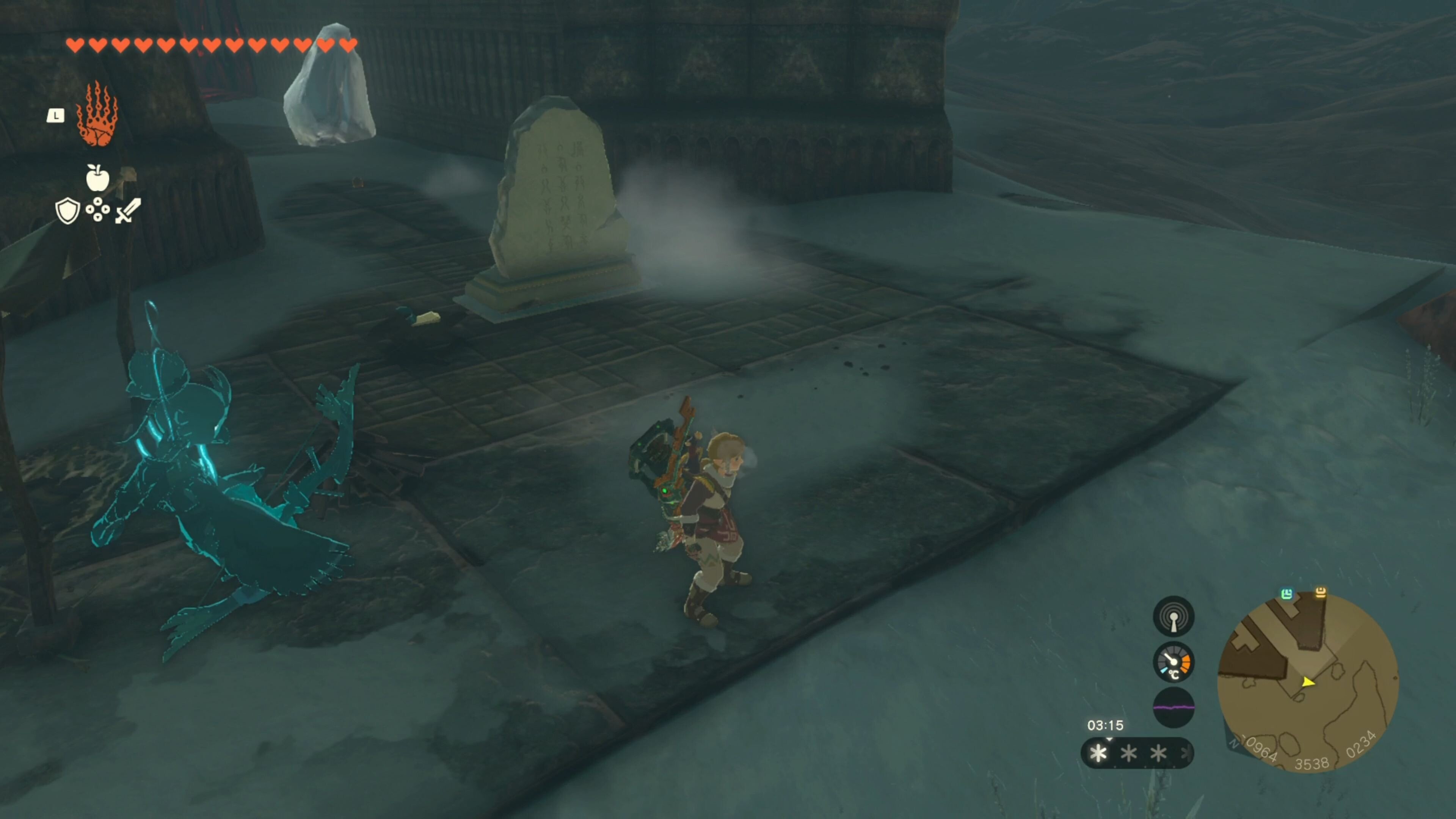Select the temperature gauge °C icon

pyautogui.click(x=1174, y=662)
